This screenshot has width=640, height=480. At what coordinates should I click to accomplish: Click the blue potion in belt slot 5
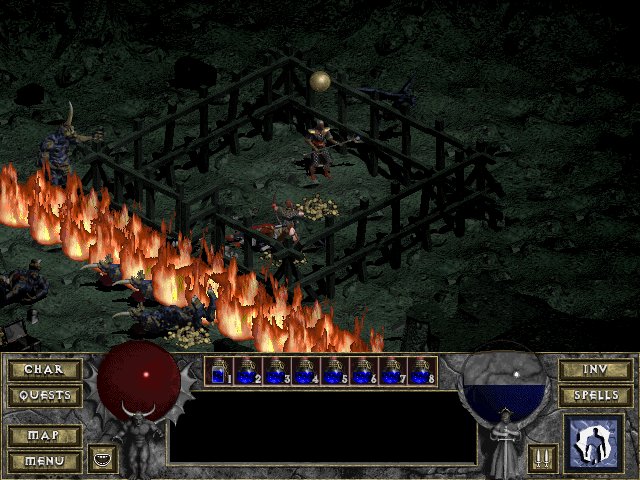tap(336, 372)
